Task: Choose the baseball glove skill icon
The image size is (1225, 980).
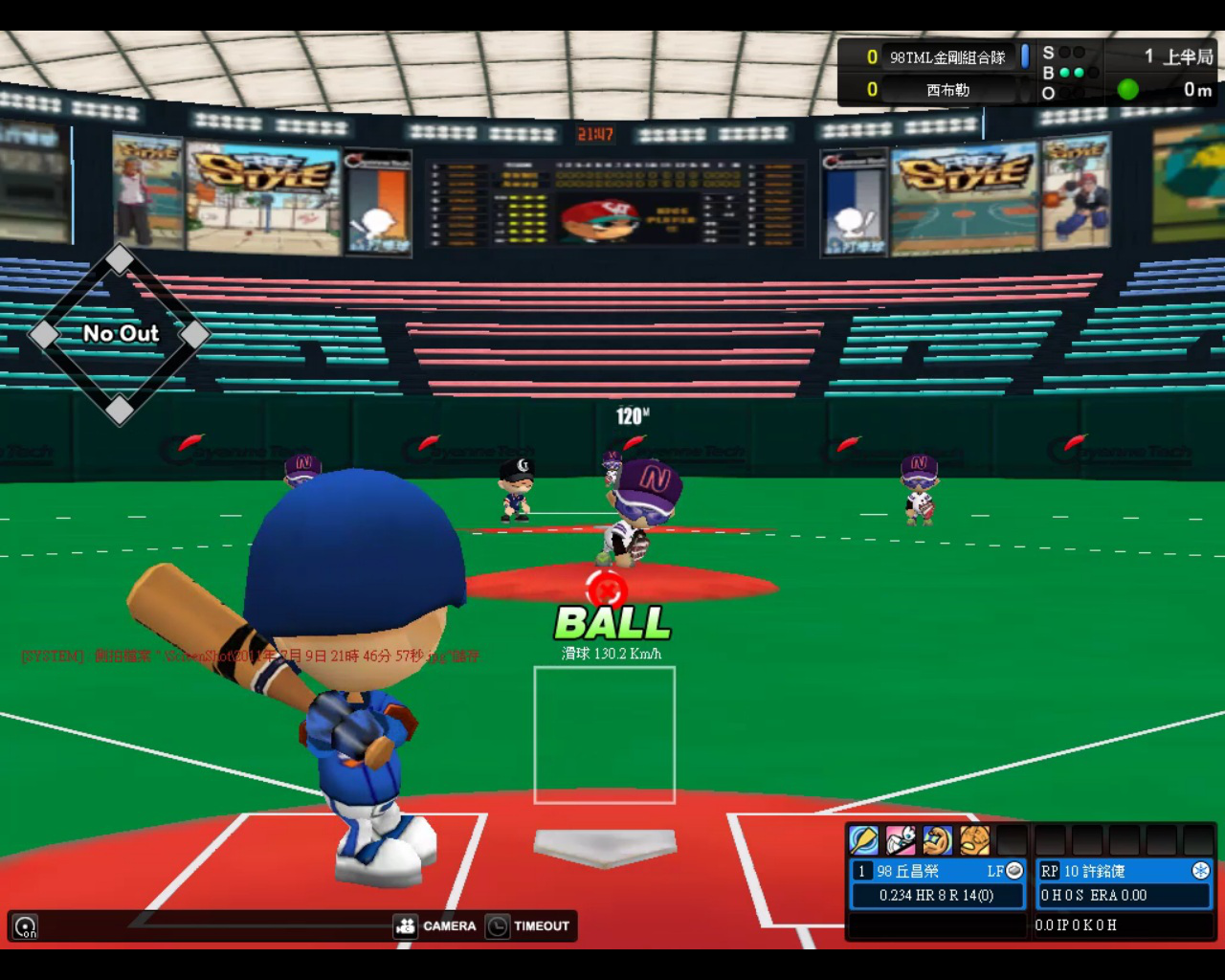Action: (974, 839)
